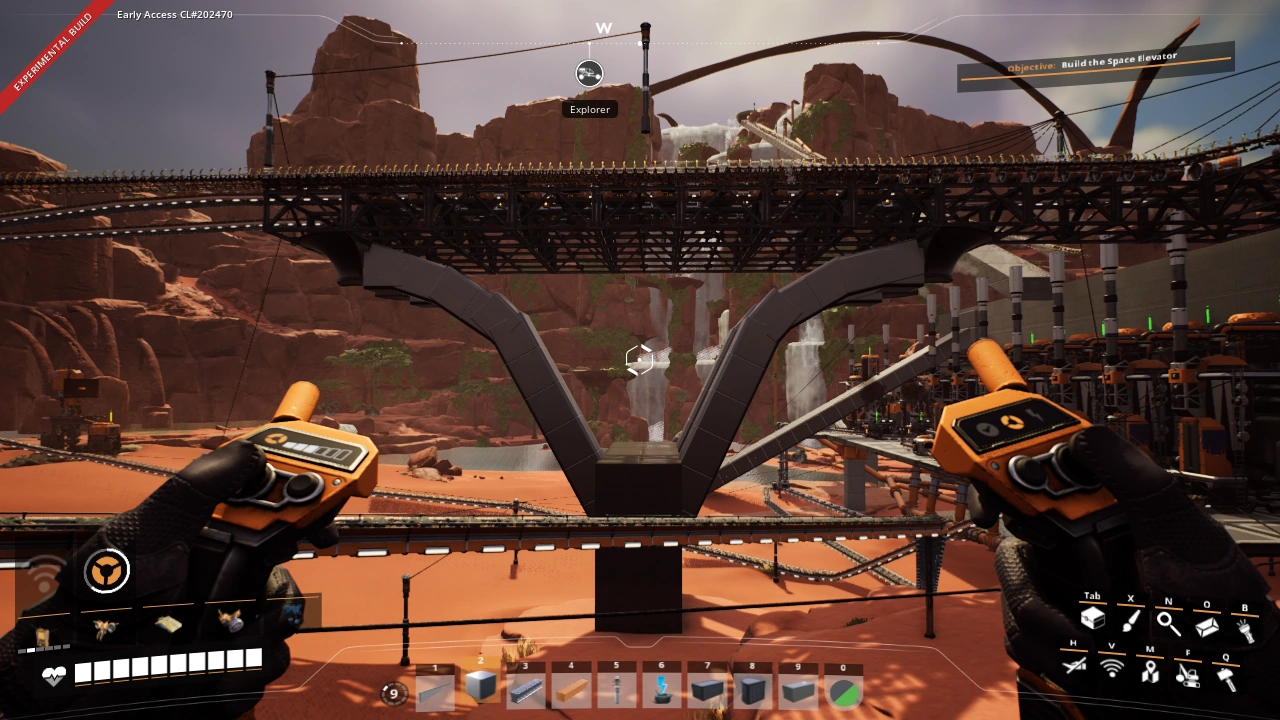Screen dimensions: 1280x720
Task: Select the pillar in hotbar slot 5
Action: coord(617,690)
